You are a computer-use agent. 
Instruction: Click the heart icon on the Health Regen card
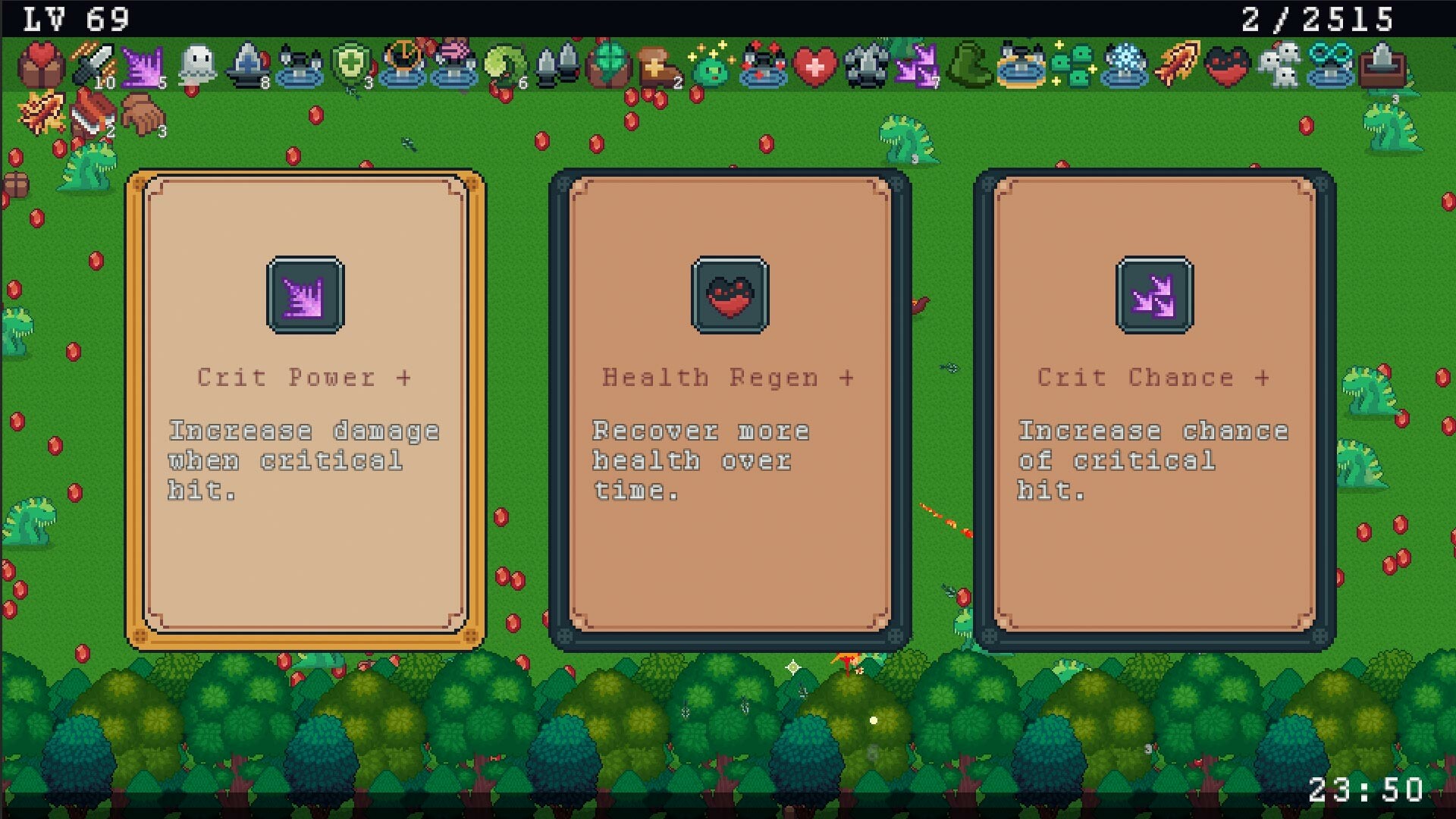(x=730, y=296)
